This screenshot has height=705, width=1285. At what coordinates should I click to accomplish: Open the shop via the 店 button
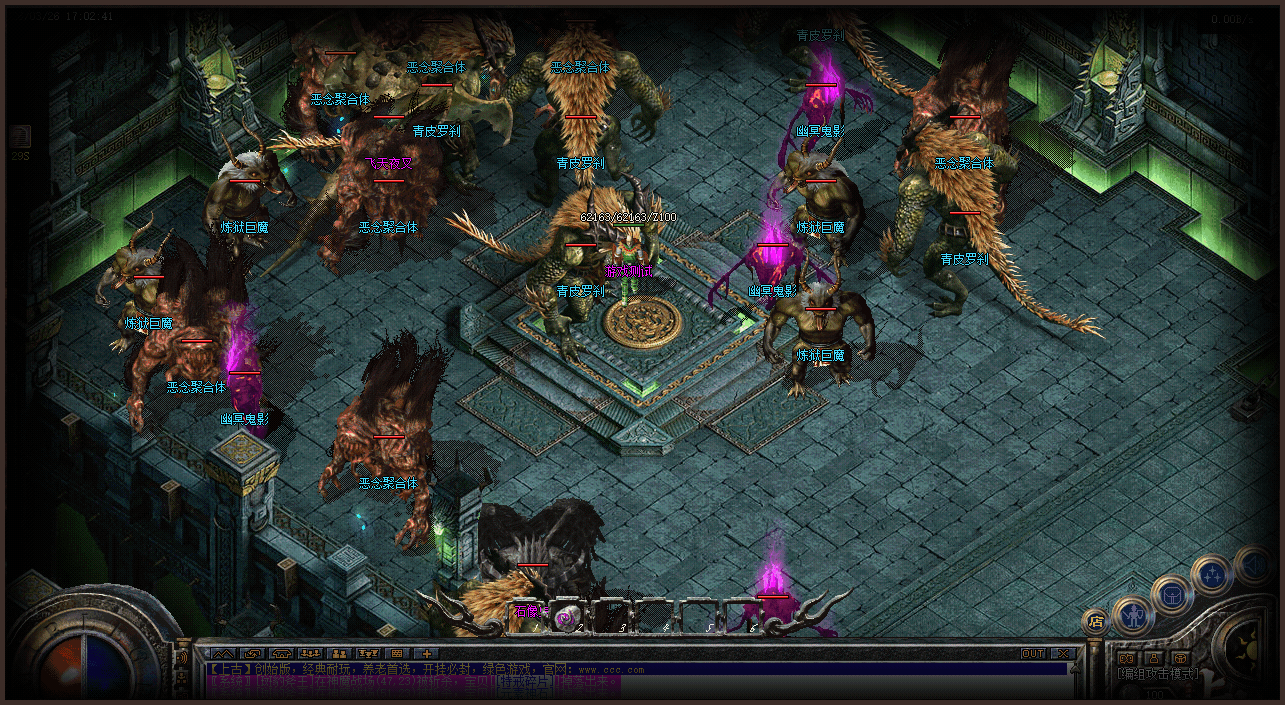pyautogui.click(x=1094, y=620)
